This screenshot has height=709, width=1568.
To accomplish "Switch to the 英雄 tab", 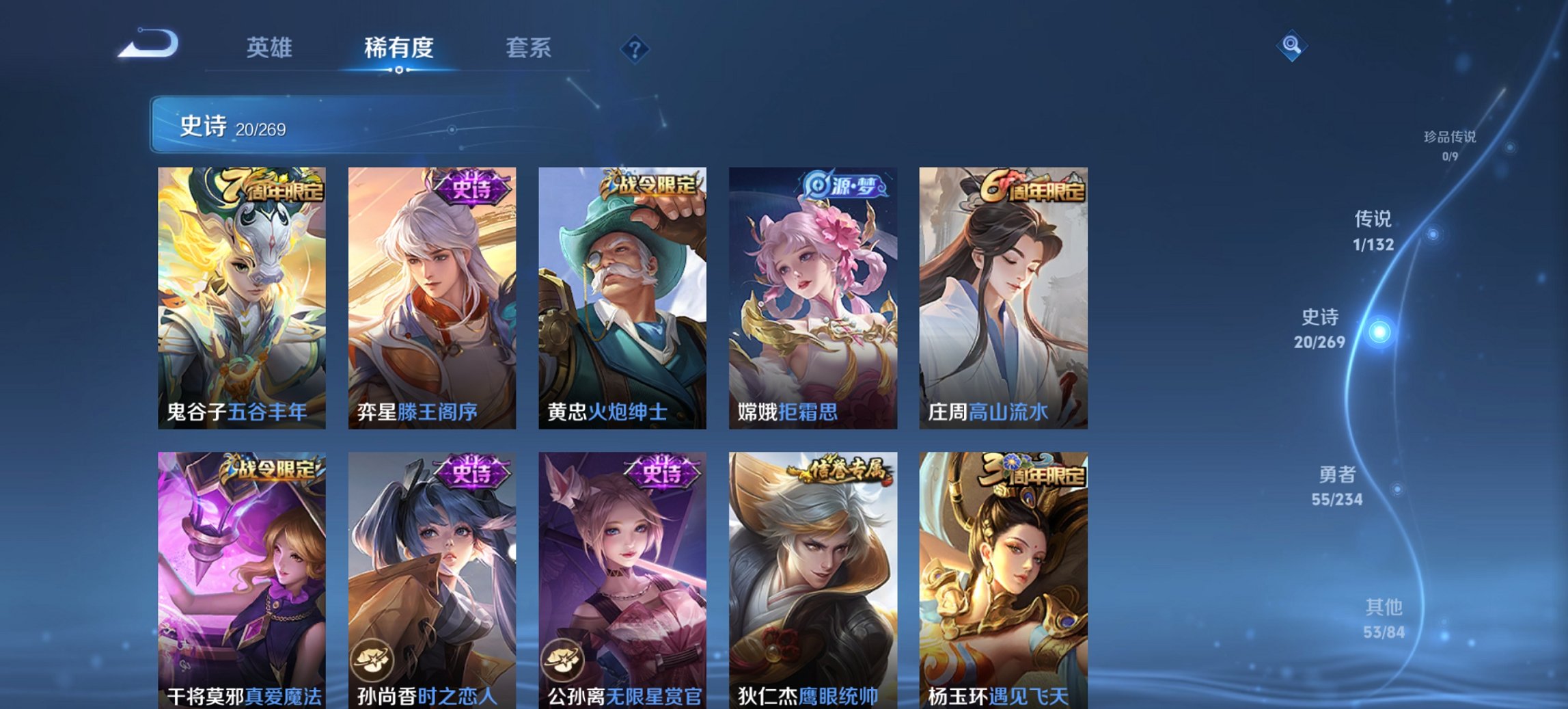I will coord(271,47).
